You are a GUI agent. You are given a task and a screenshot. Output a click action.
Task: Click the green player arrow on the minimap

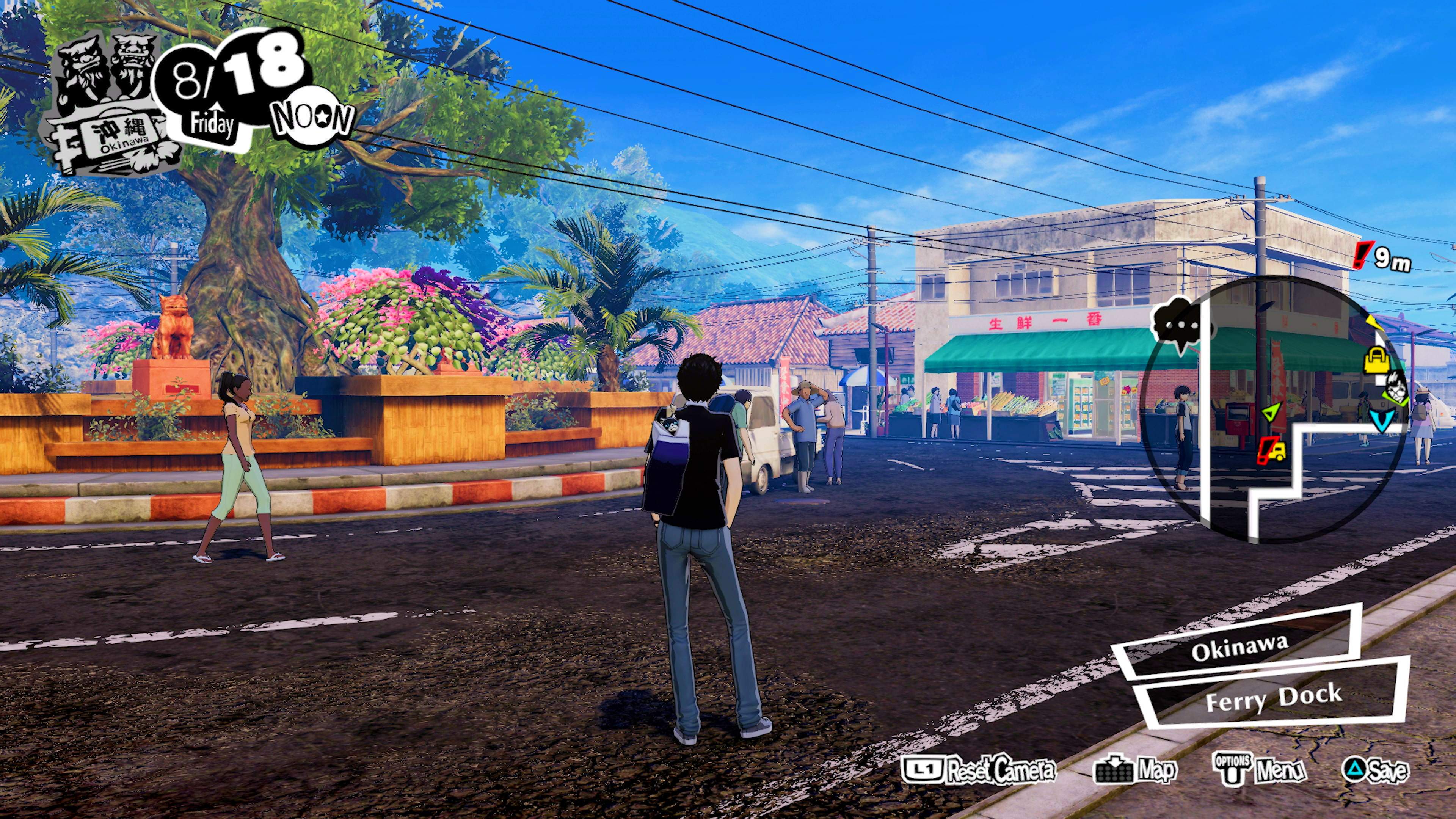point(1272,413)
